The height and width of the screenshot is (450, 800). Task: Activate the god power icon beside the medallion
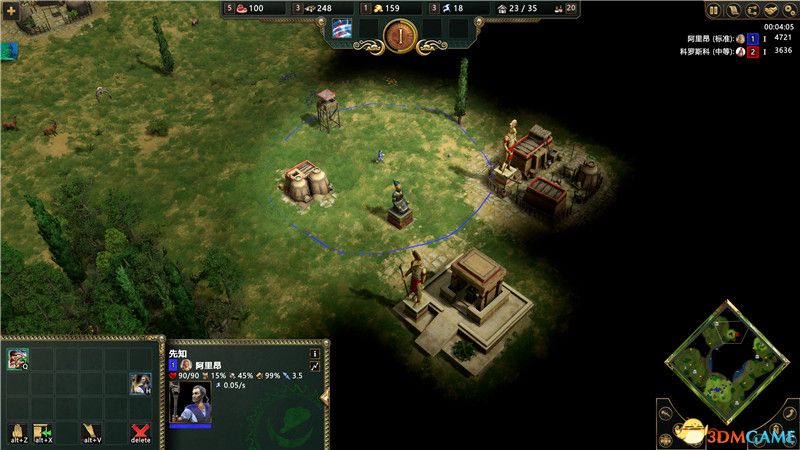click(343, 29)
